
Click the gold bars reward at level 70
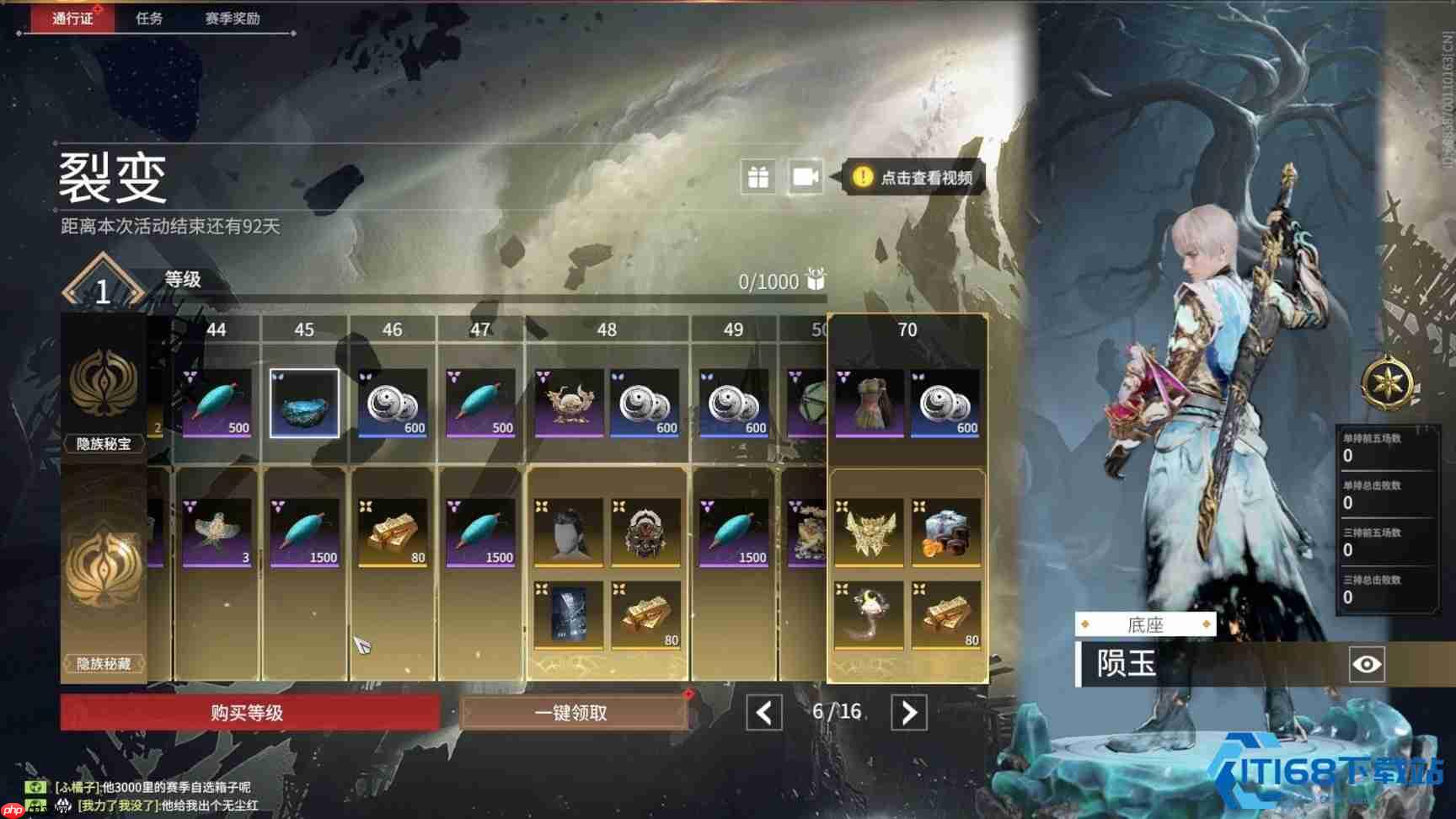(945, 615)
